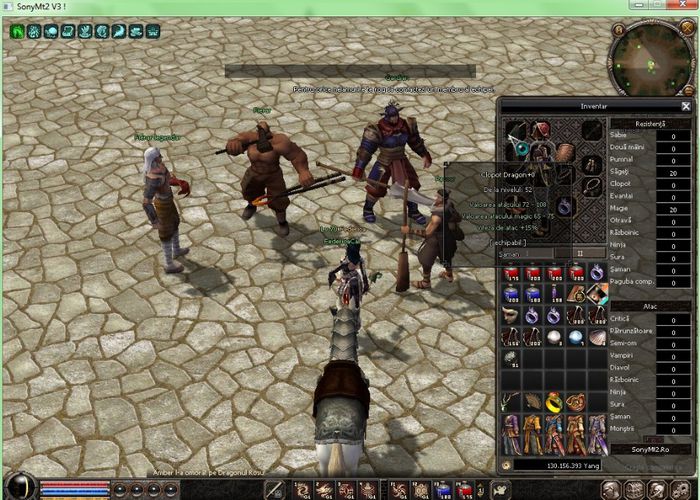The image size is (700, 500).
Task: Click the equipped helmet slot
Action: [541, 130]
